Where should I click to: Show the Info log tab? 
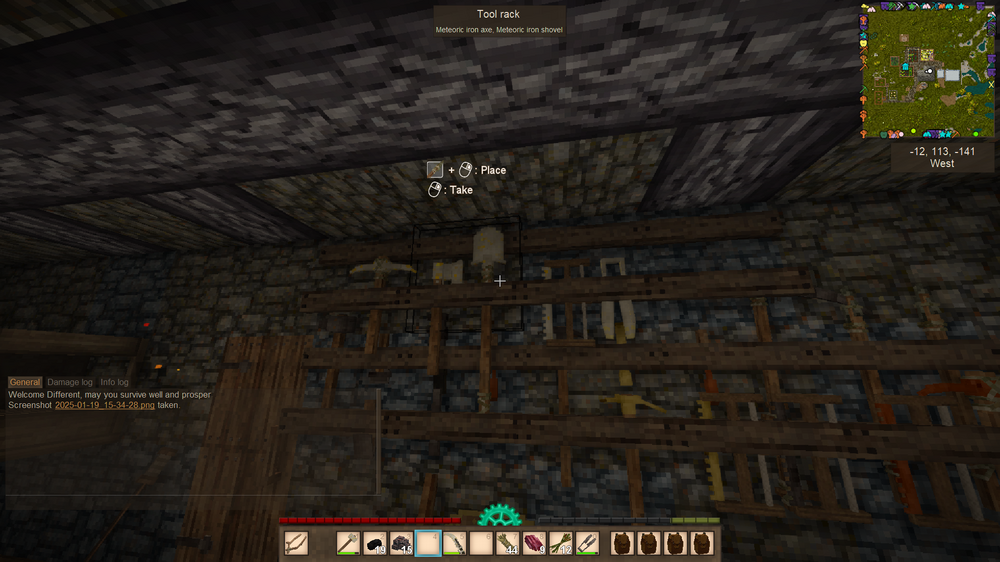(114, 382)
